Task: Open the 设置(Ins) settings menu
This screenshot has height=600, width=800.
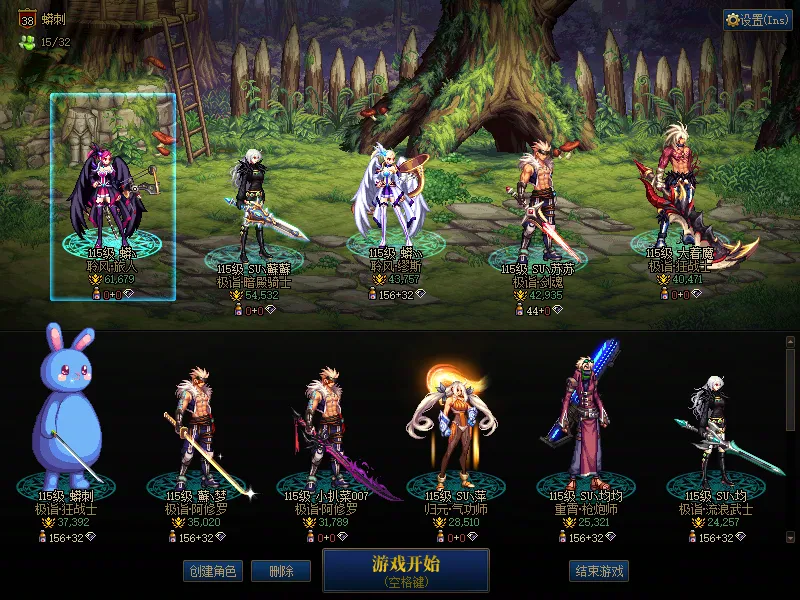Action: 758,20
